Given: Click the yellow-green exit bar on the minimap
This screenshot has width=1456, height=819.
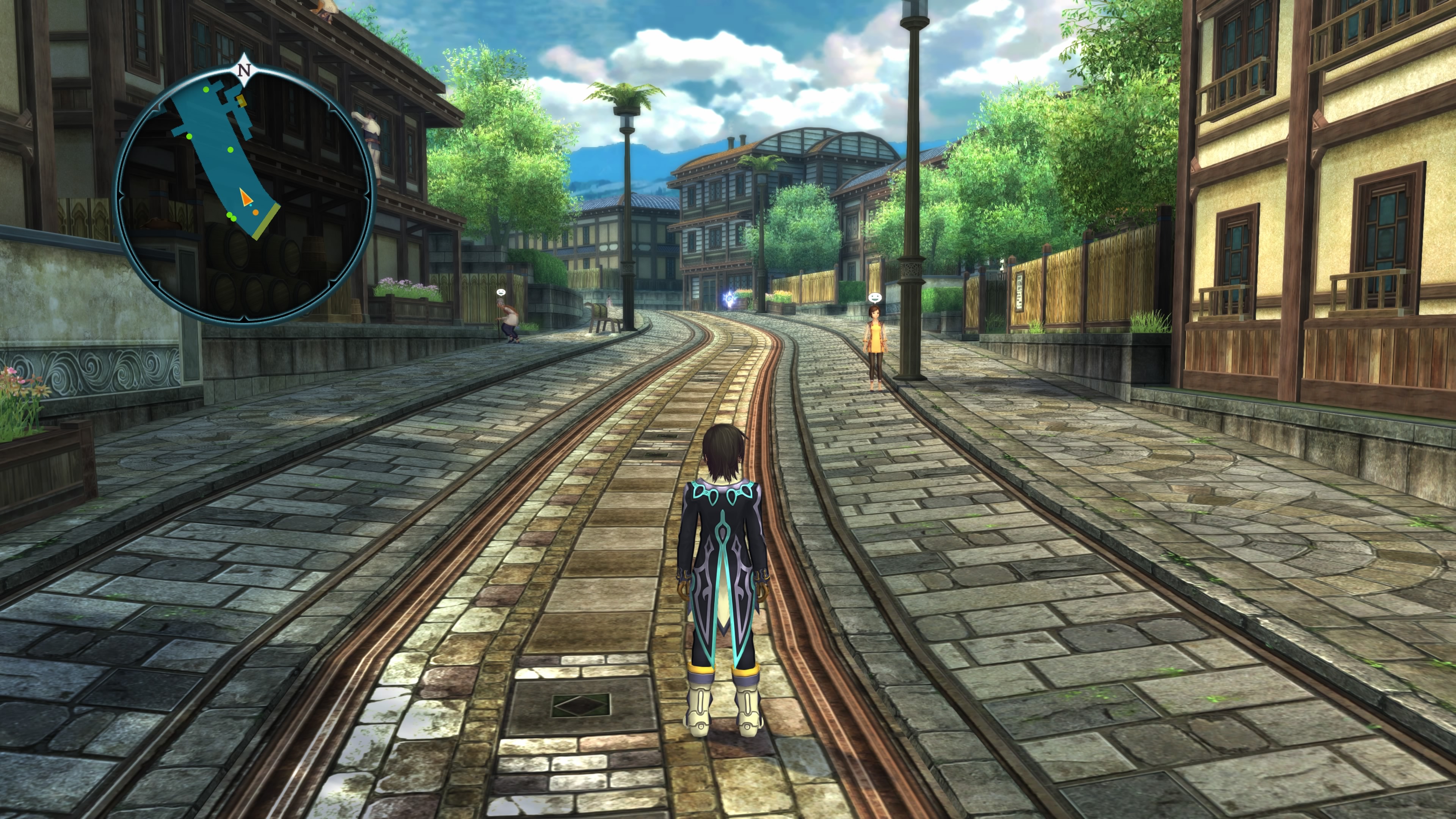Looking at the screenshot, I should 266,221.
